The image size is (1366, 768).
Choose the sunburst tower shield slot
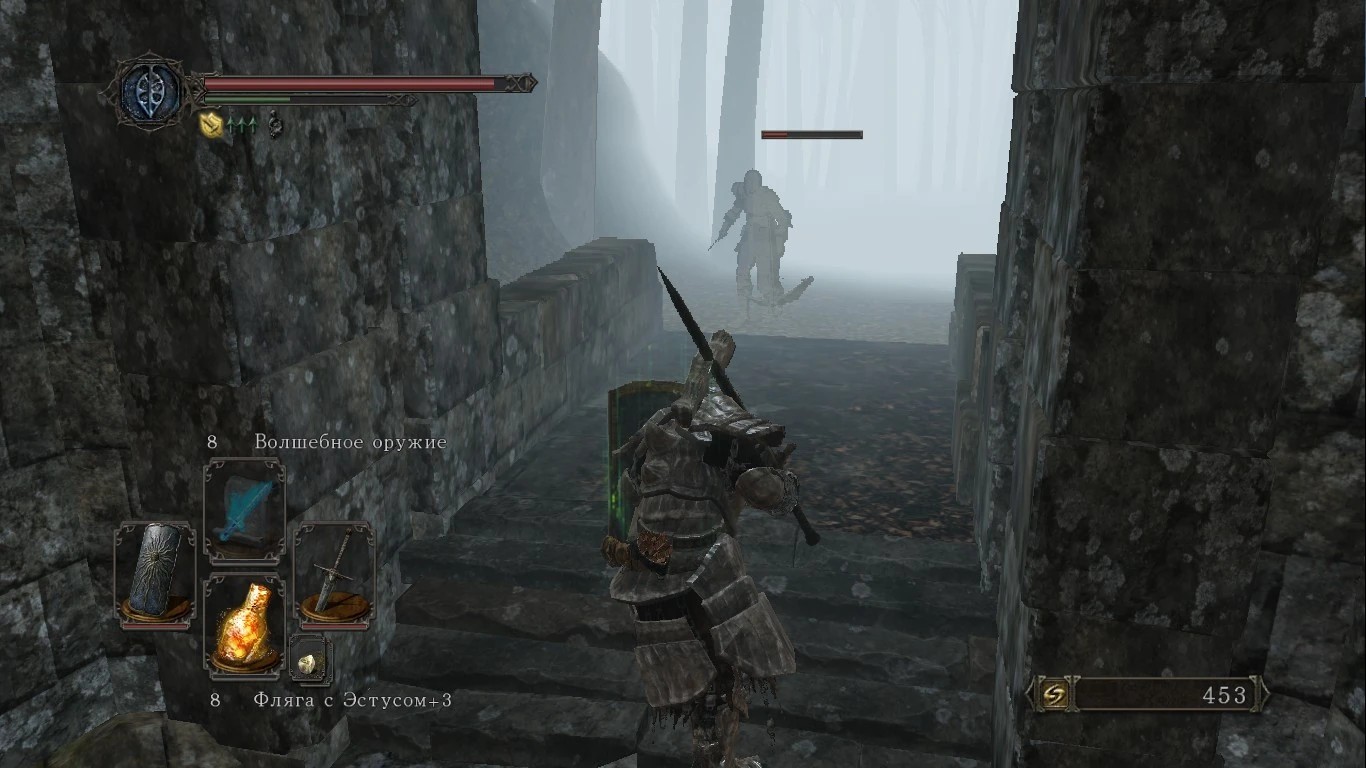(155, 574)
